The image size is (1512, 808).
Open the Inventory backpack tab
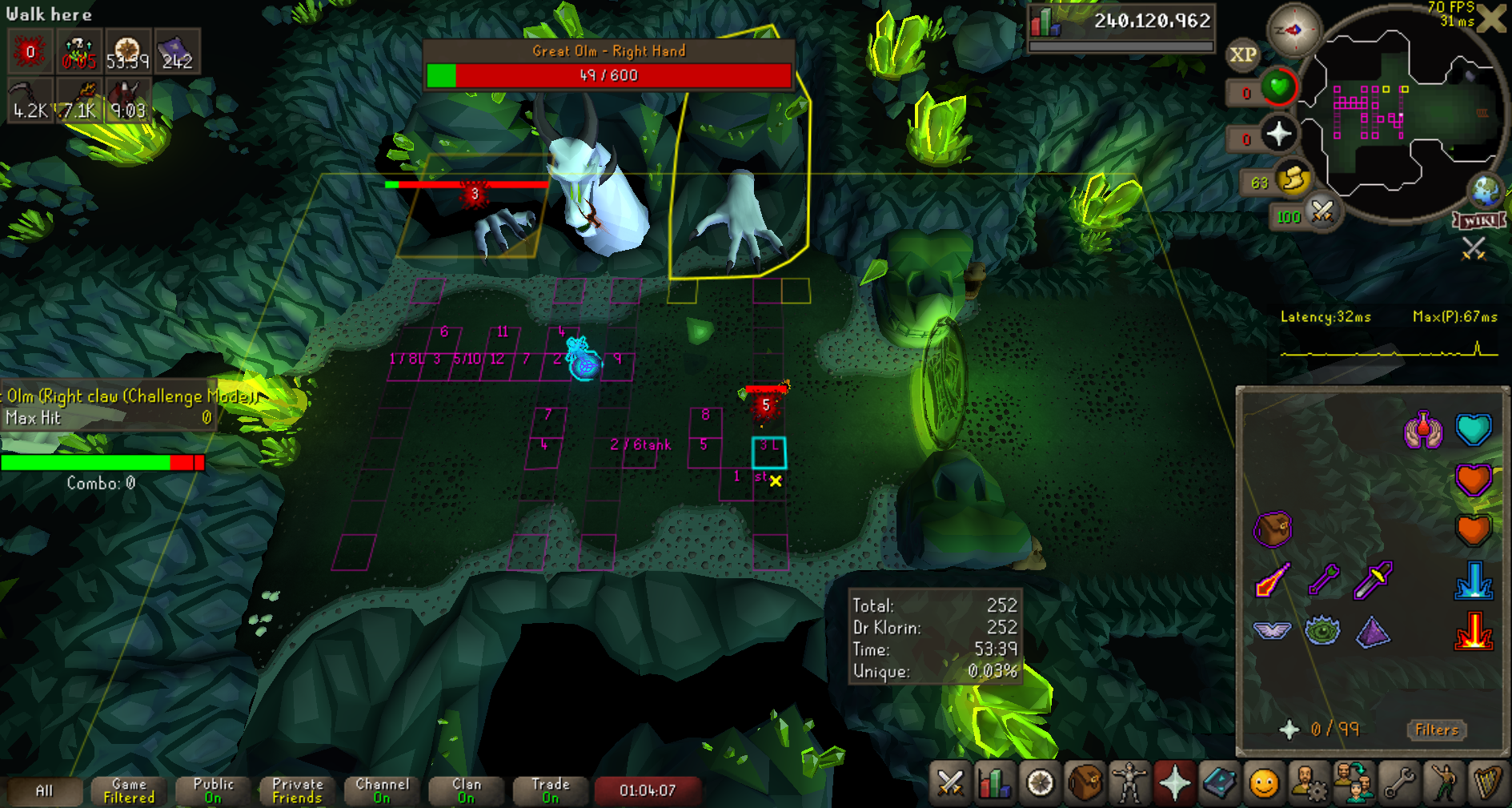coord(1085,782)
